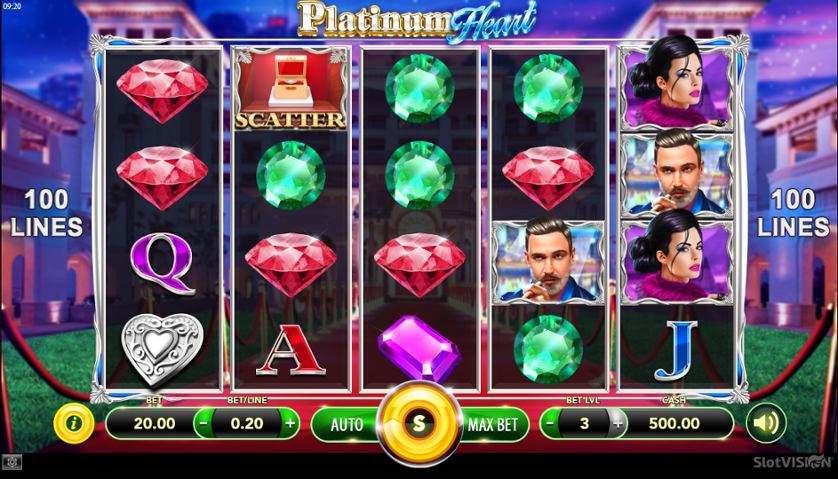Set the MAX BET

pos(493,424)
